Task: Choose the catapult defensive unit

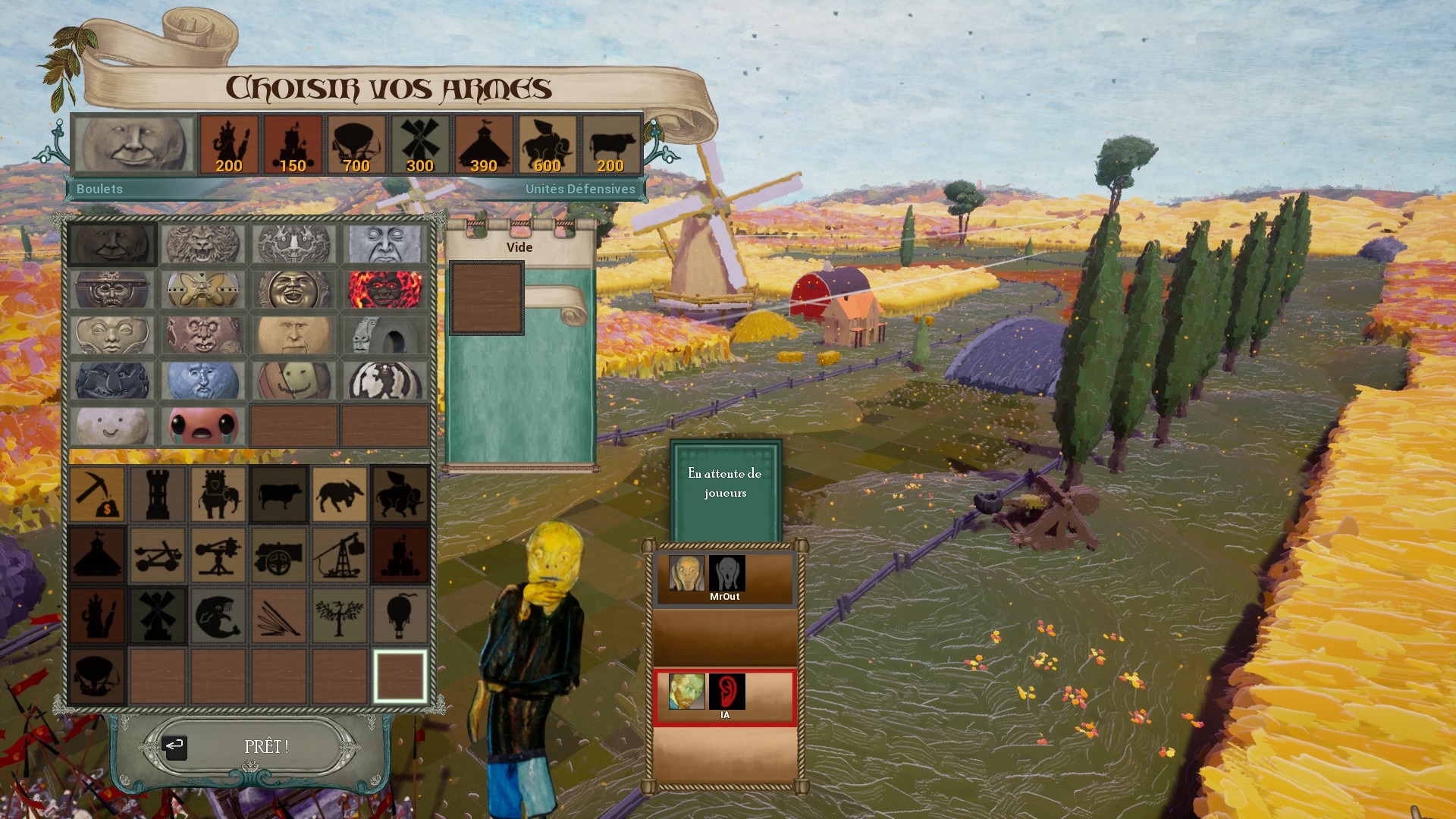Action: pos(158,555)
